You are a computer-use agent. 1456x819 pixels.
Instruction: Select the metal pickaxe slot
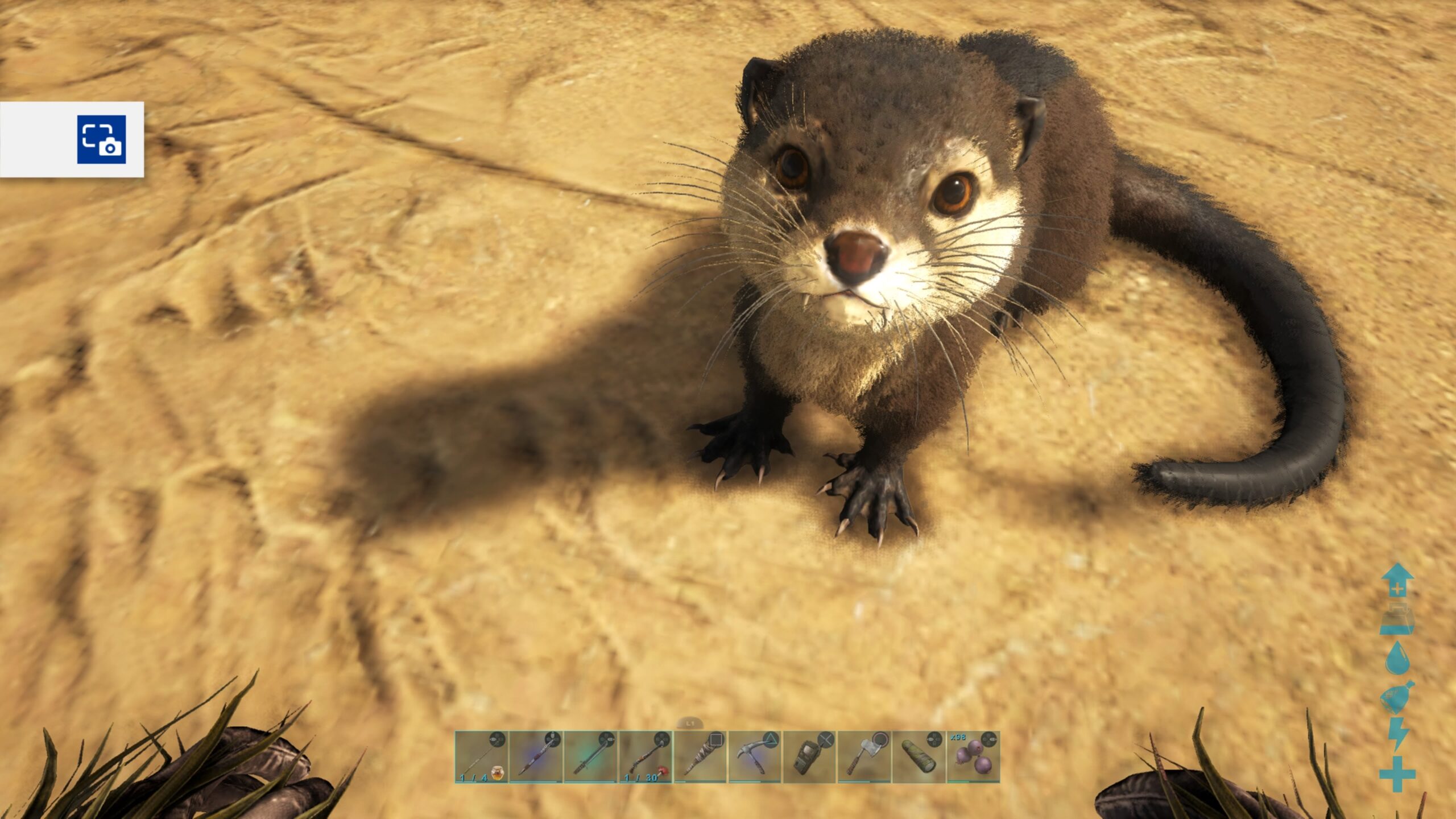755,757
